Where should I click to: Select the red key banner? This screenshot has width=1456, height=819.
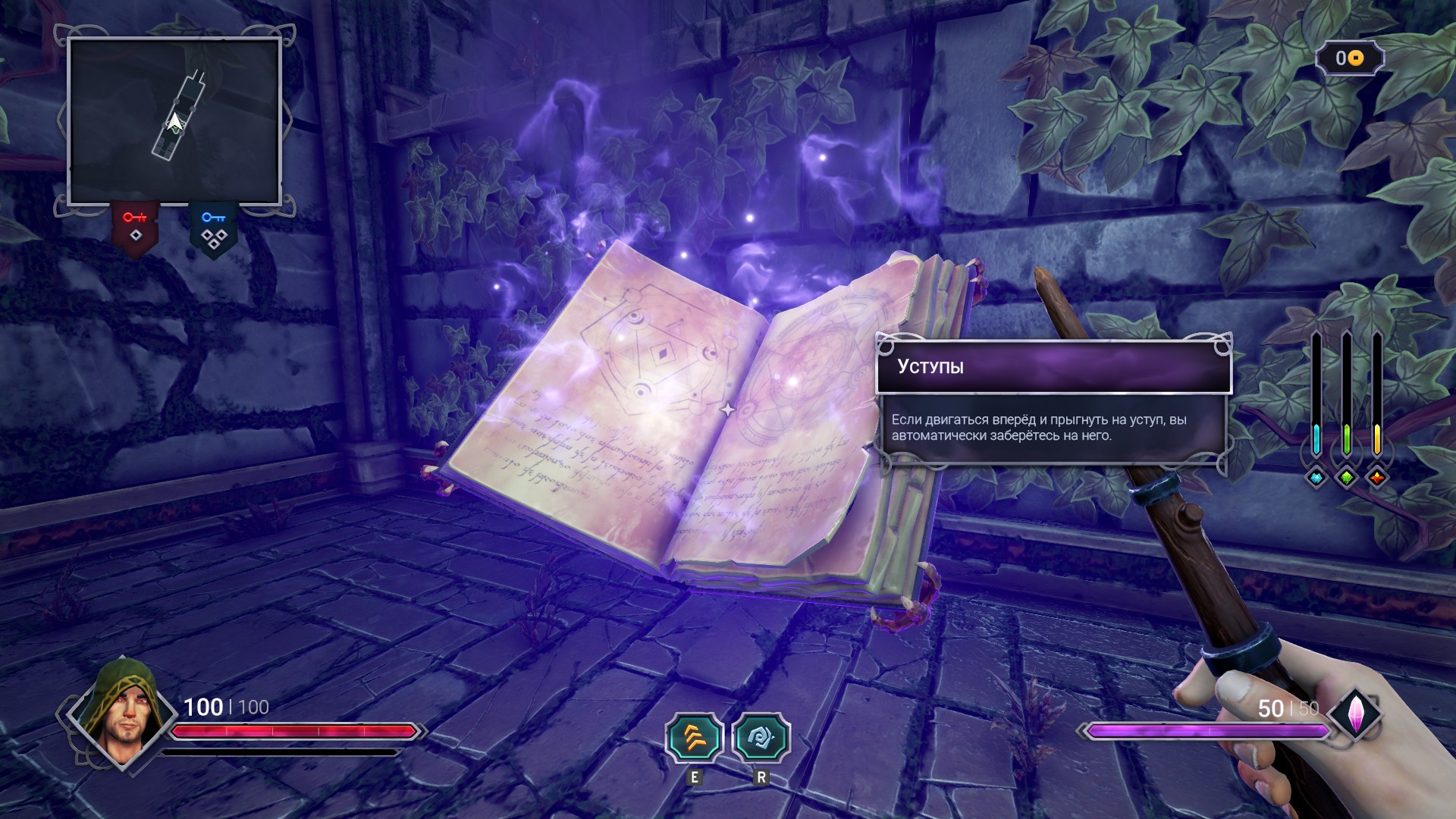136,227
